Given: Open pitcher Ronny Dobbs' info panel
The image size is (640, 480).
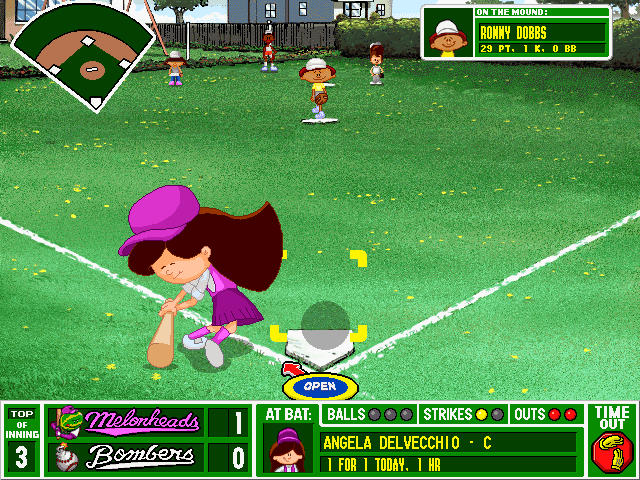Looking at the screenshot, I should [x=516, y=33].
